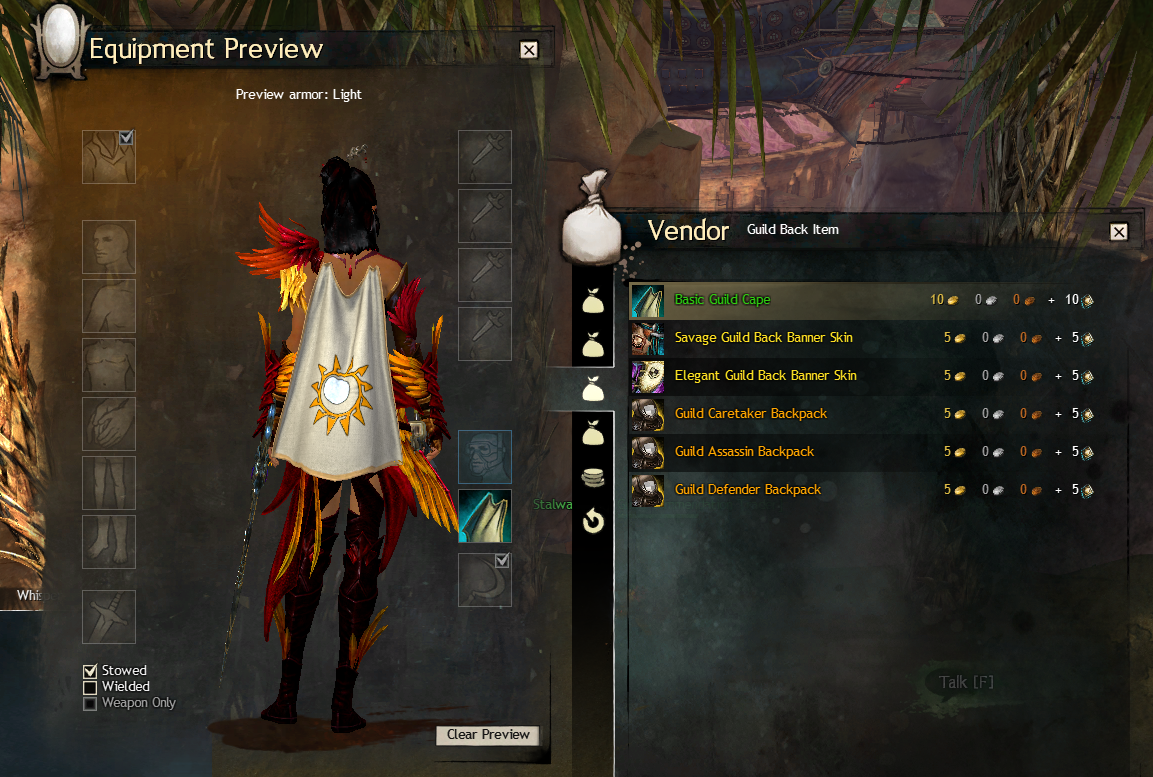The height and width of the screenshot is (777, 1153).
Task: Open the vendor buyback arrow tab
Action: pyautogui.click(x=593, y=520)
